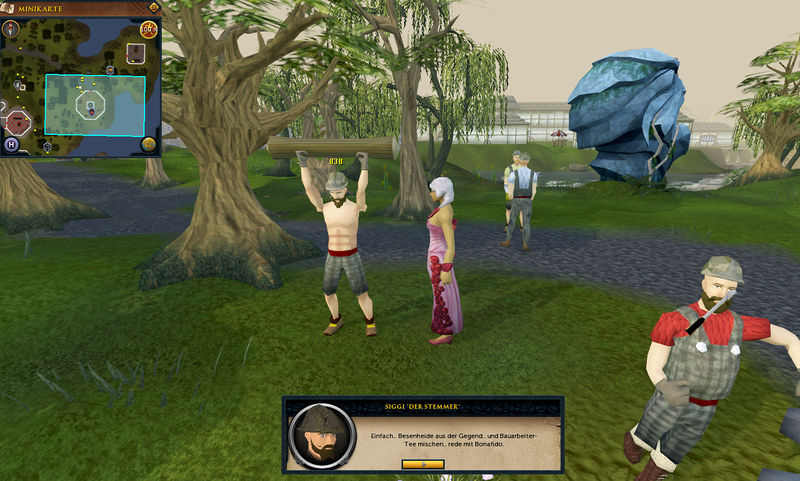Click the compass icon on the minimap

pos(11,28)
